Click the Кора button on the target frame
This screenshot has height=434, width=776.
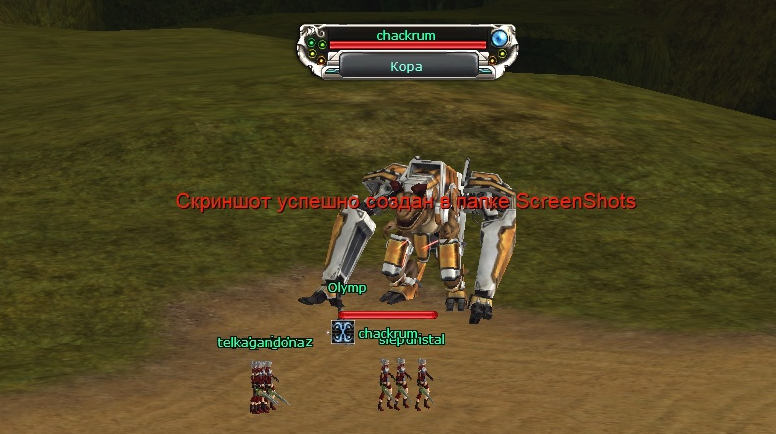pos(406,66)
